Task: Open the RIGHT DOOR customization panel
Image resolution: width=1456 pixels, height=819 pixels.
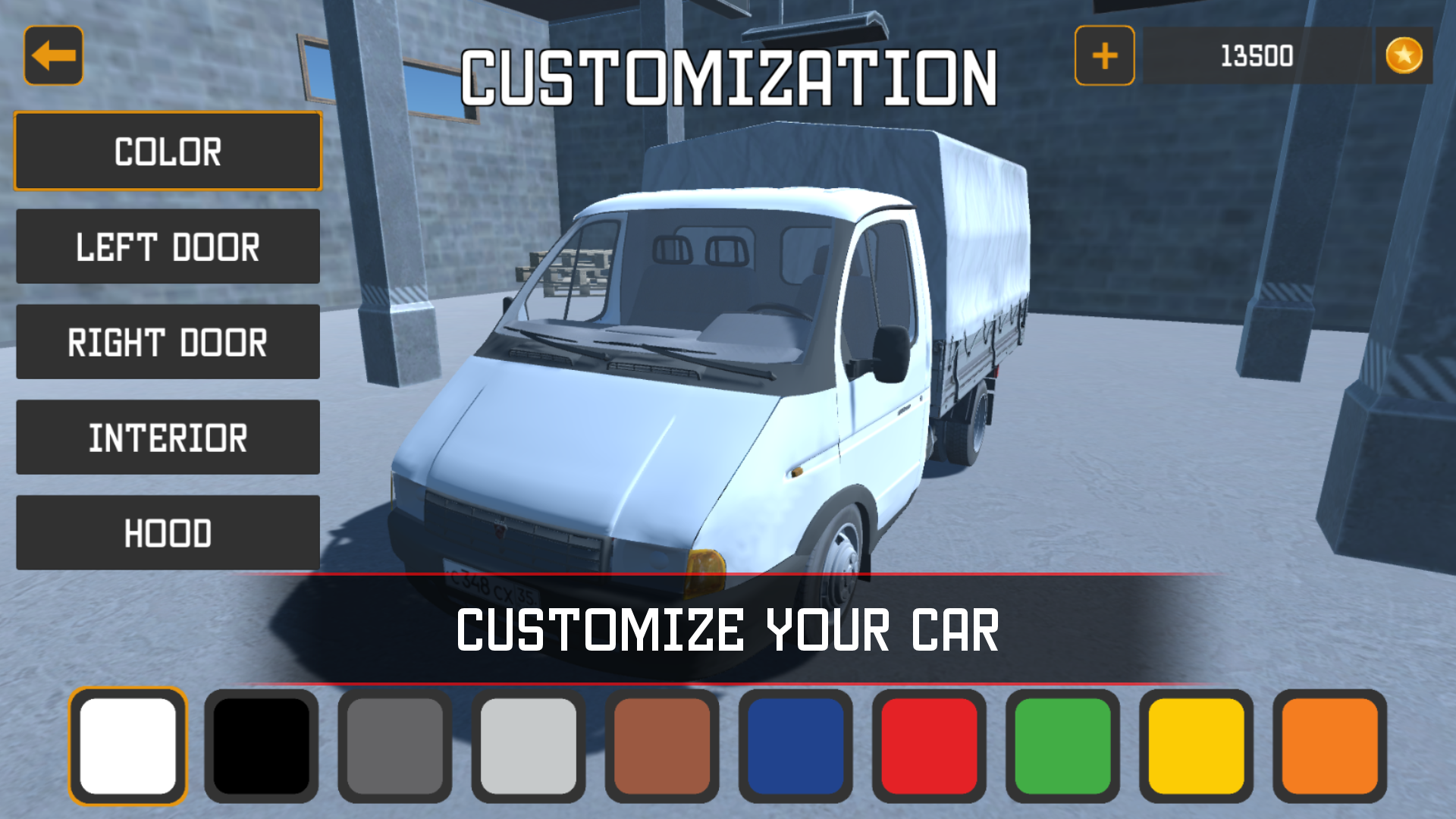Action: coord(167,342)
